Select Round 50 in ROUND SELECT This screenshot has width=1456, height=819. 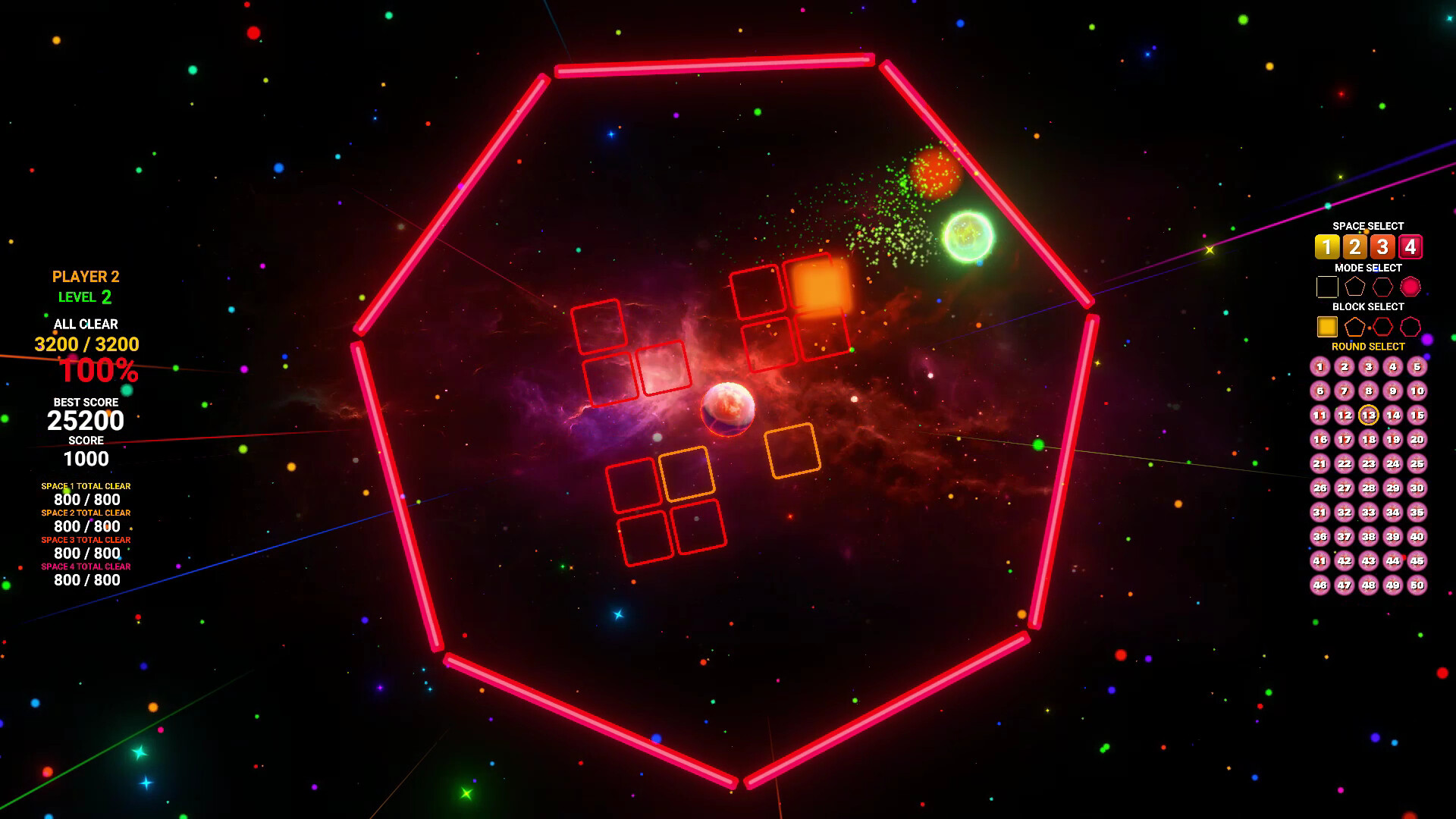click(1417, 585)
